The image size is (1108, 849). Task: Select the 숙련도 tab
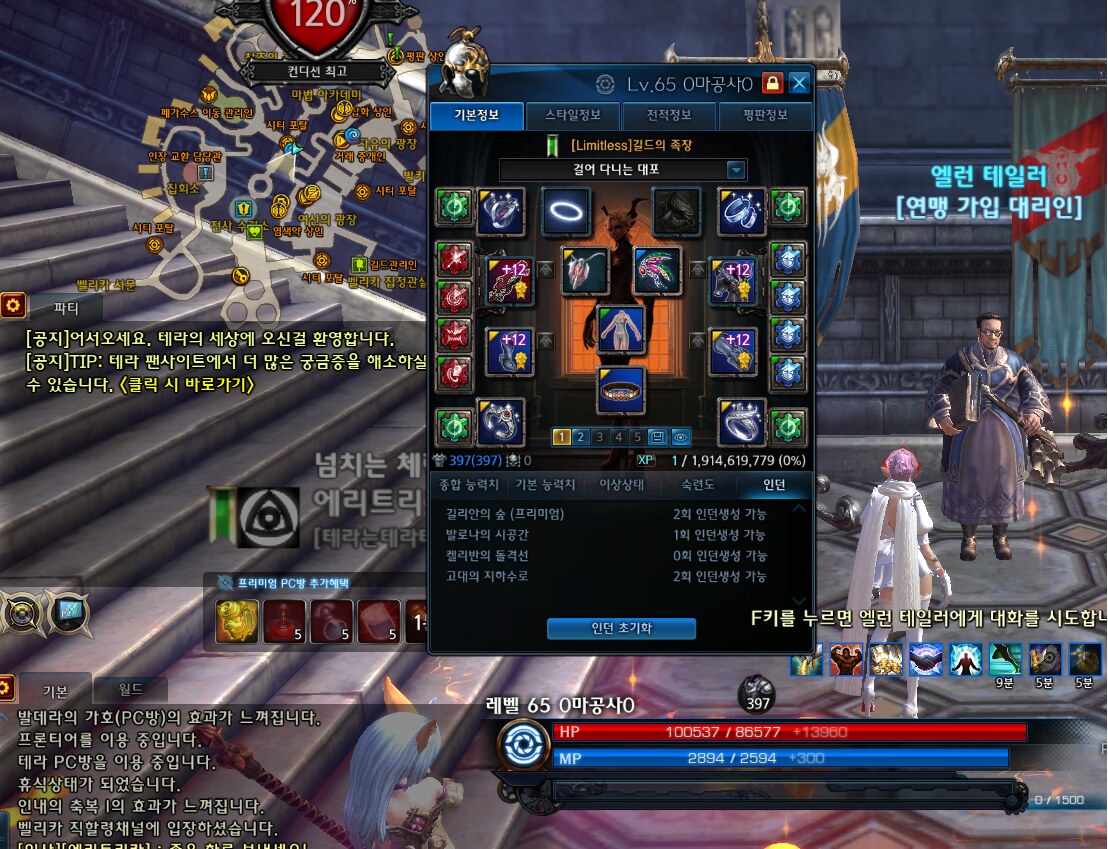698,485
